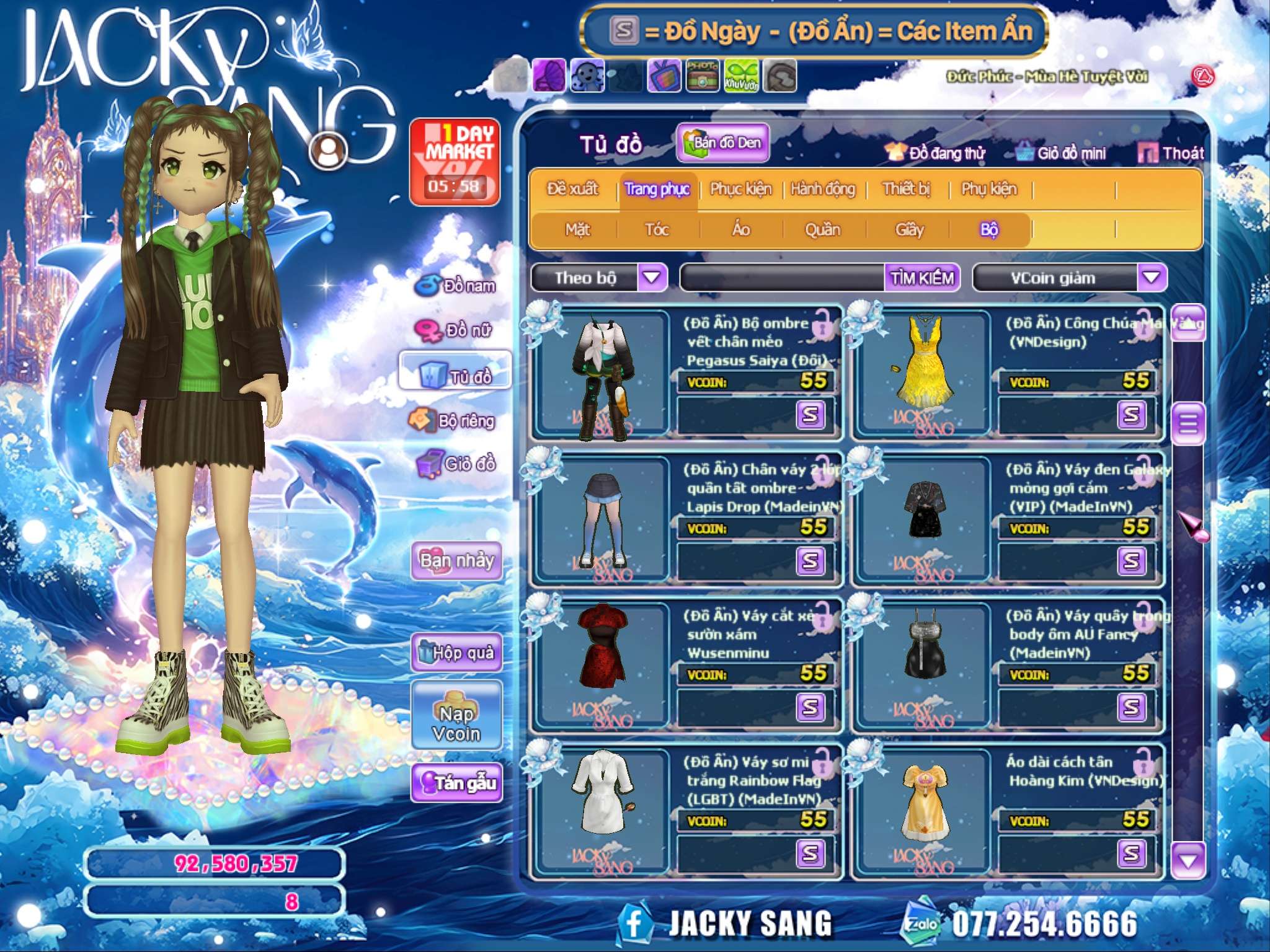Open the Theo bộ dropdown

(652, 277)
